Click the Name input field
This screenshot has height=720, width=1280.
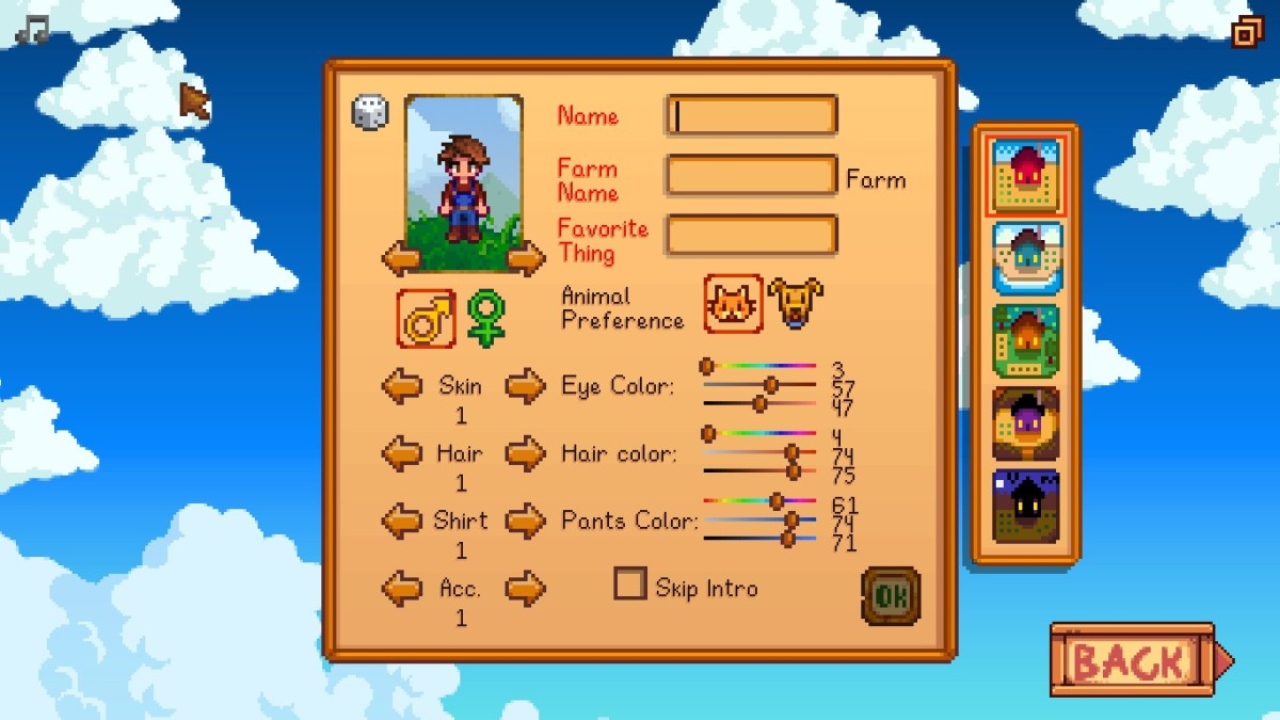tap(752, 116)
